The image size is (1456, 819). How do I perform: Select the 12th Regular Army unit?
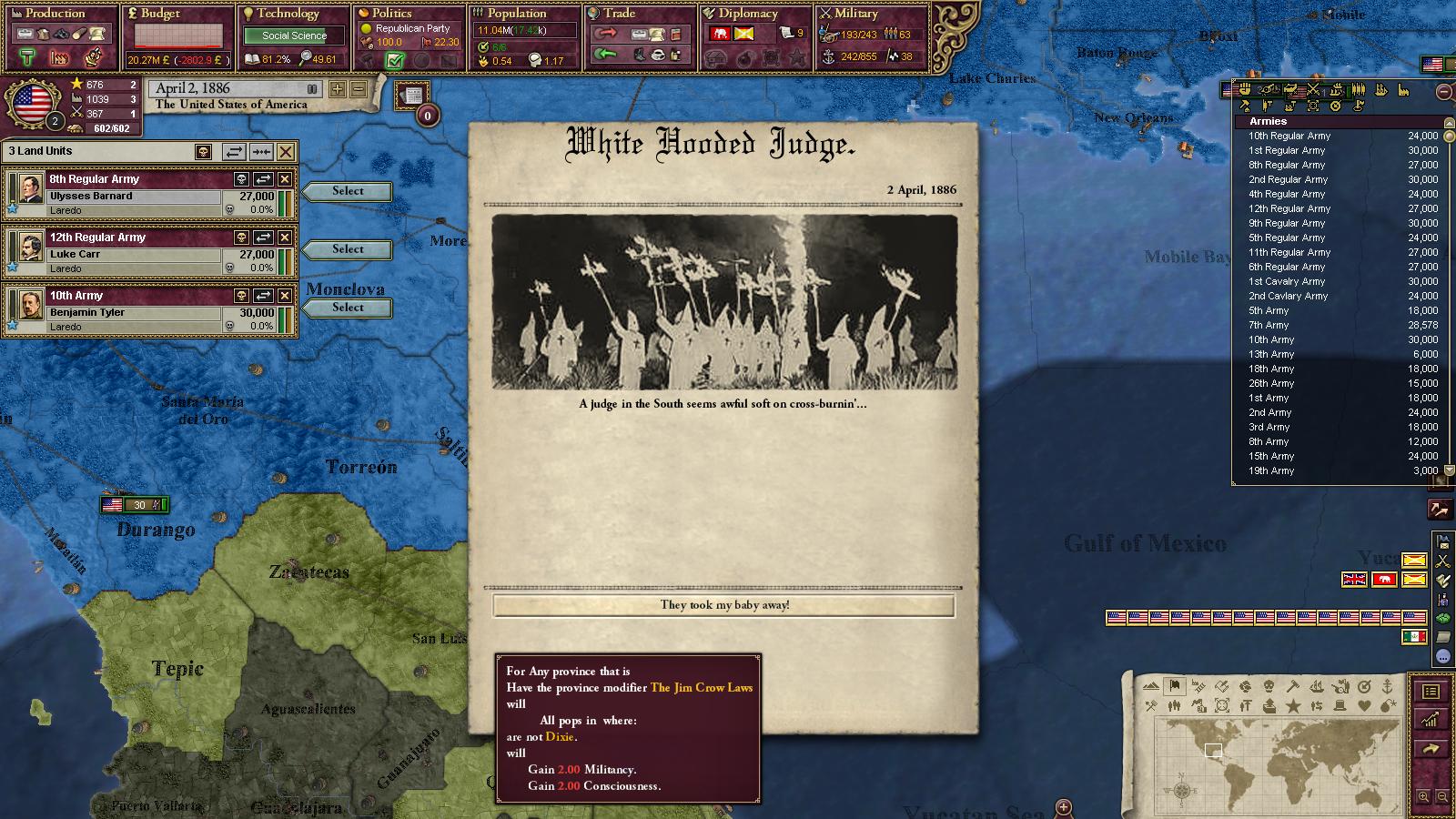pos(347,249)
